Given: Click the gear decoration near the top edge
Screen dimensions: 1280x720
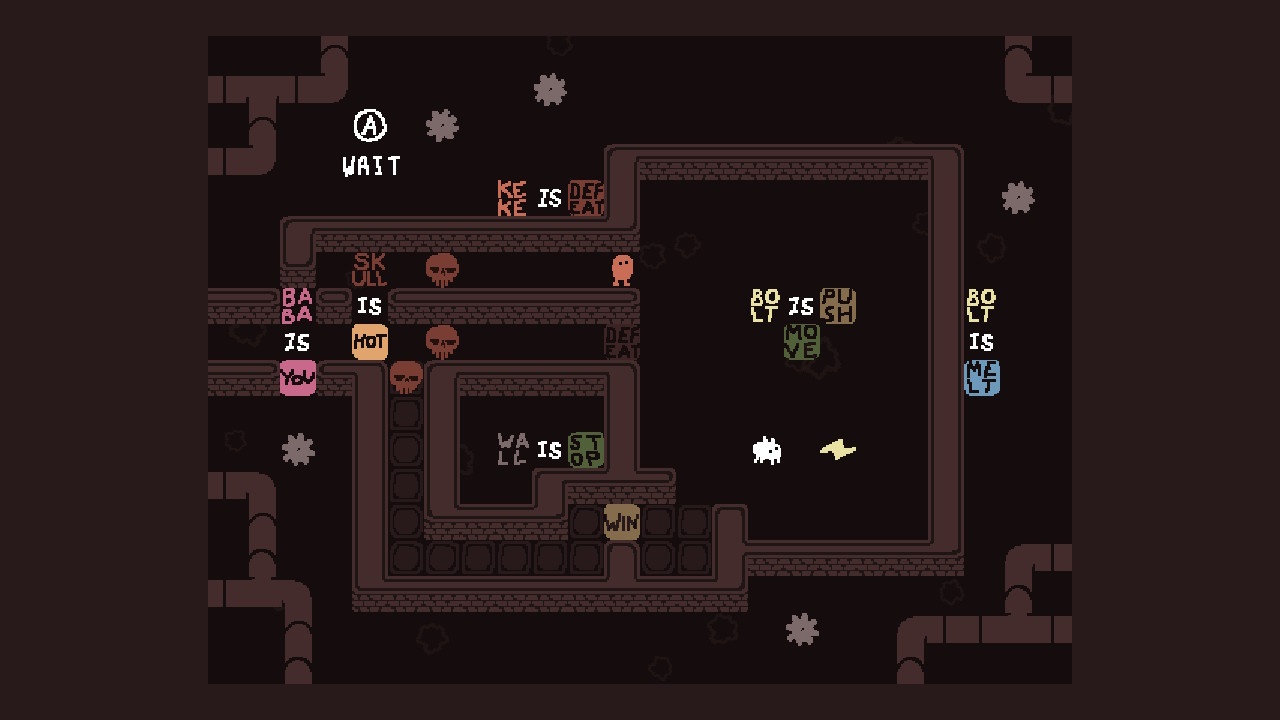Looking at the screenshot, I should click(x=549, y=90).
